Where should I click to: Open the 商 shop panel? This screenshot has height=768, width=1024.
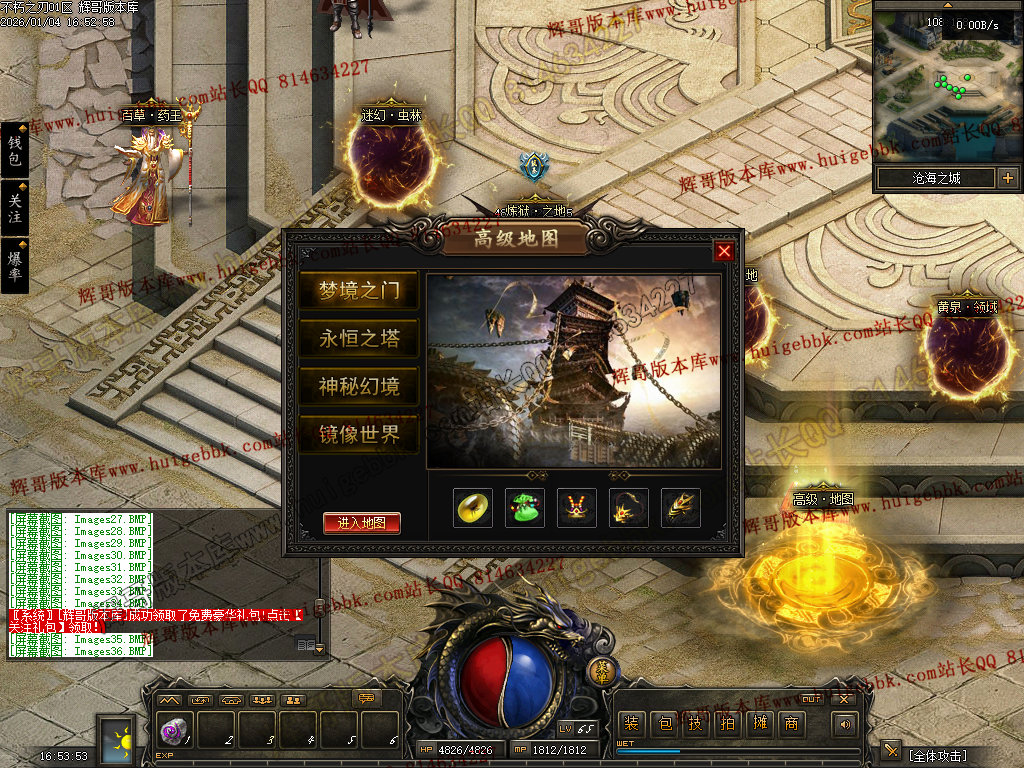point(791,724)
